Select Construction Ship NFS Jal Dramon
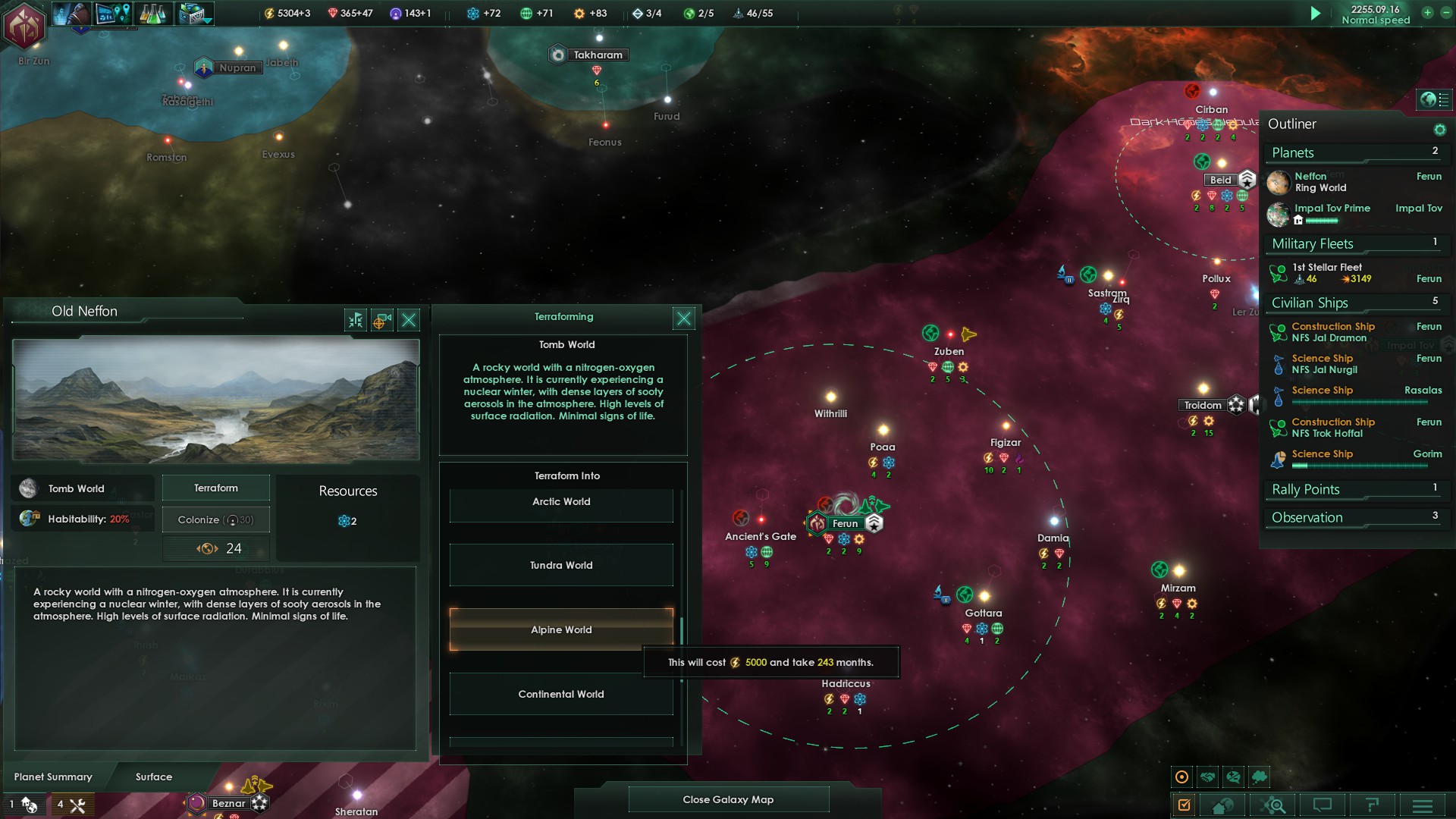Viewport: 1456px width, 819px height. coord(1332,332)
